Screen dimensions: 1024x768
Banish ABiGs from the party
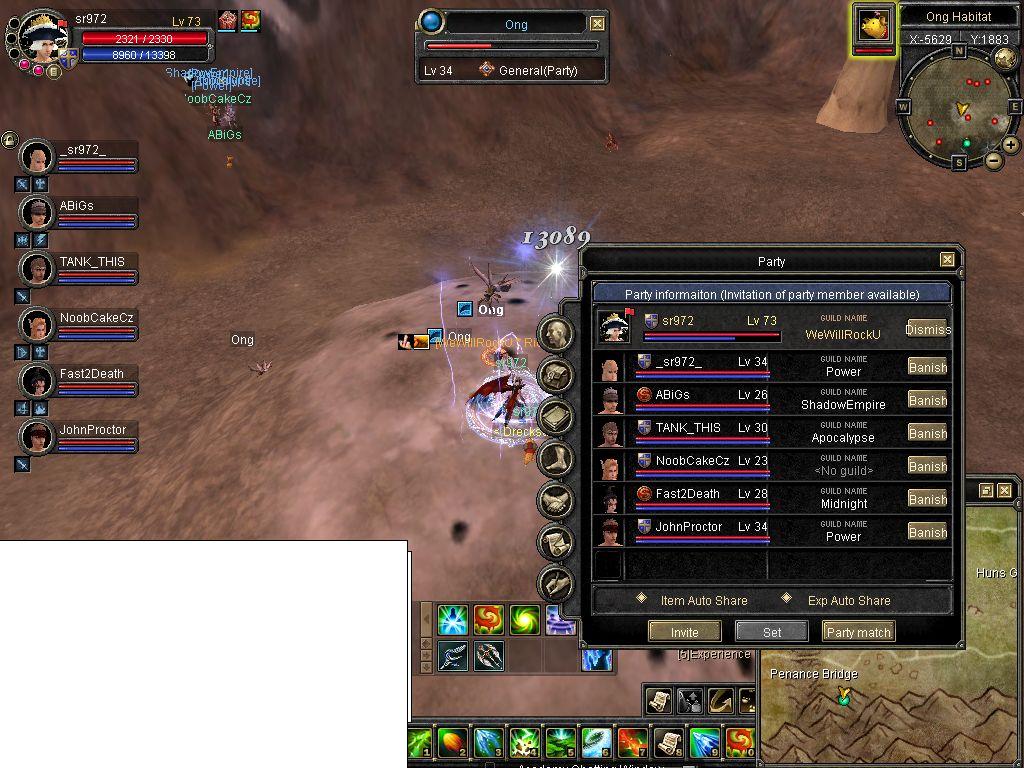[x=927, y=400]
